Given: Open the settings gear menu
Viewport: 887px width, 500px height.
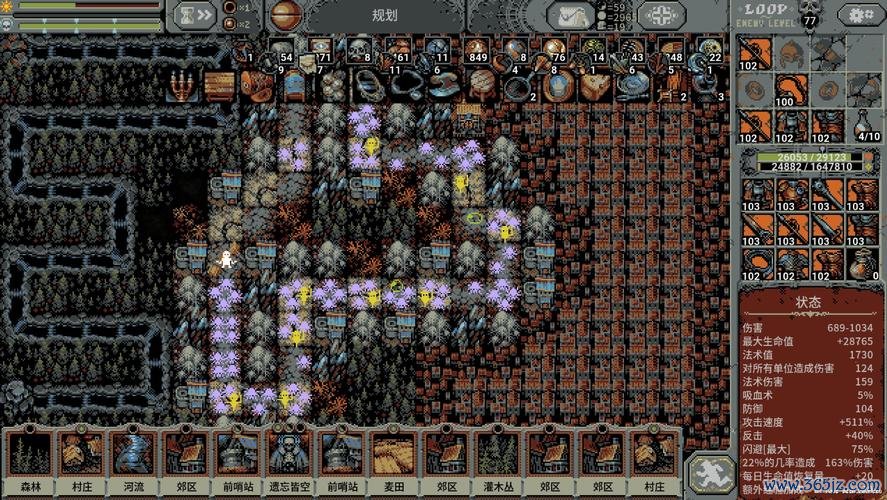Looking at the screenshot, I should [x=861, y=15].
